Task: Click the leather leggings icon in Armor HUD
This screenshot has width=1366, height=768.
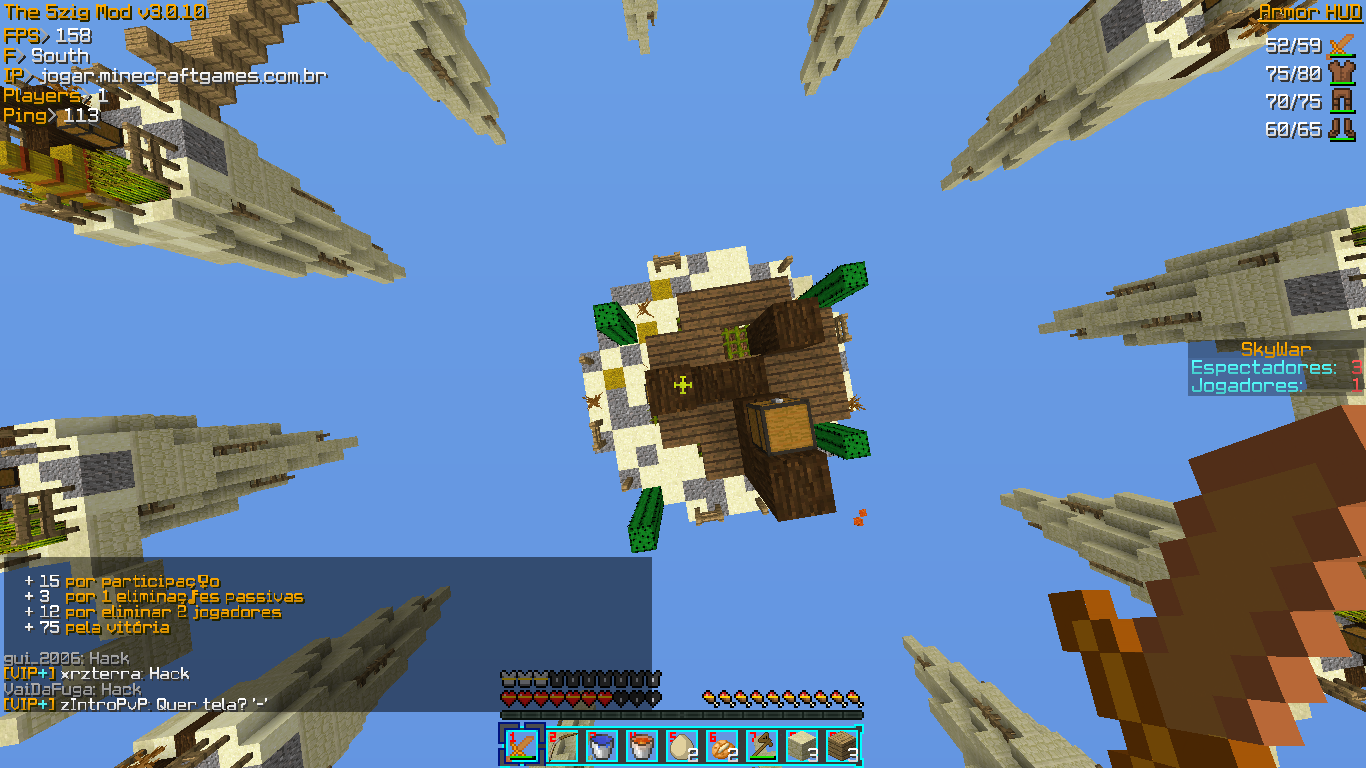Action: [x=1341, y=101]
